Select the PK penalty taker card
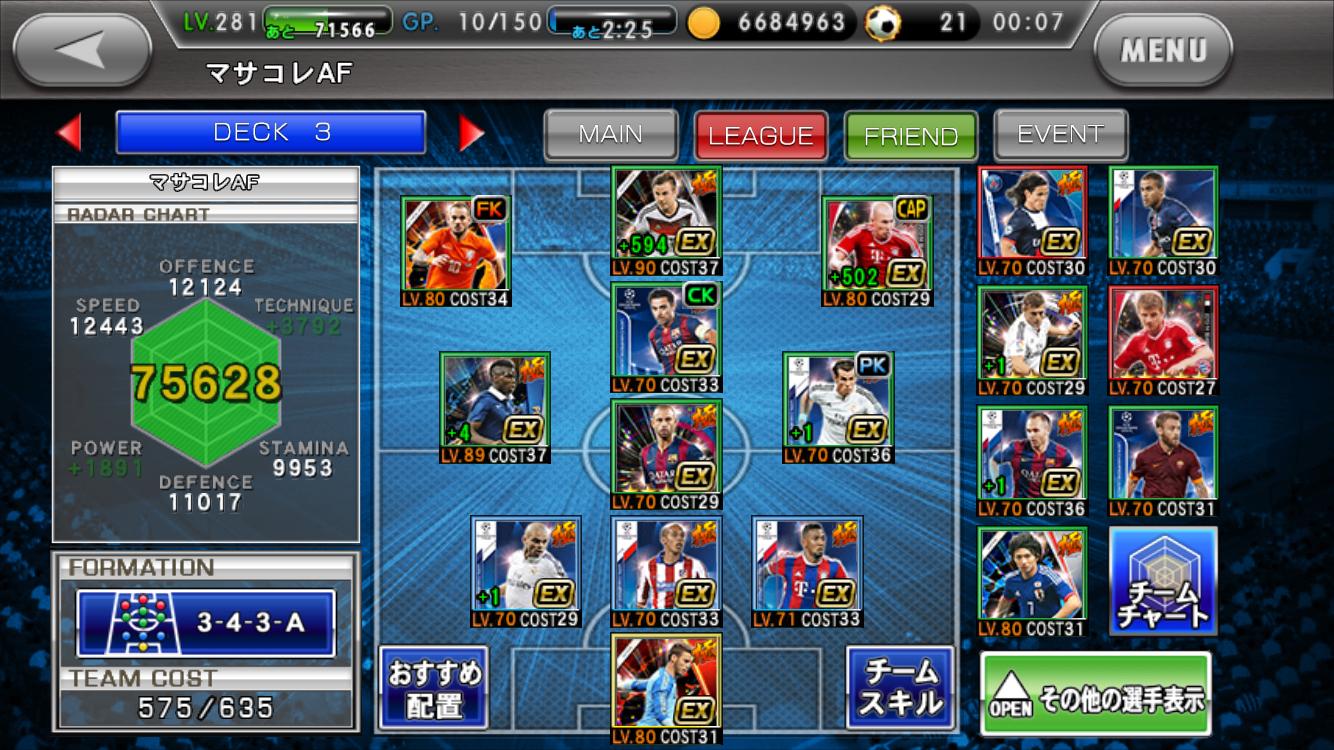Screen dimensions: 1334x750 coord(838,407)
